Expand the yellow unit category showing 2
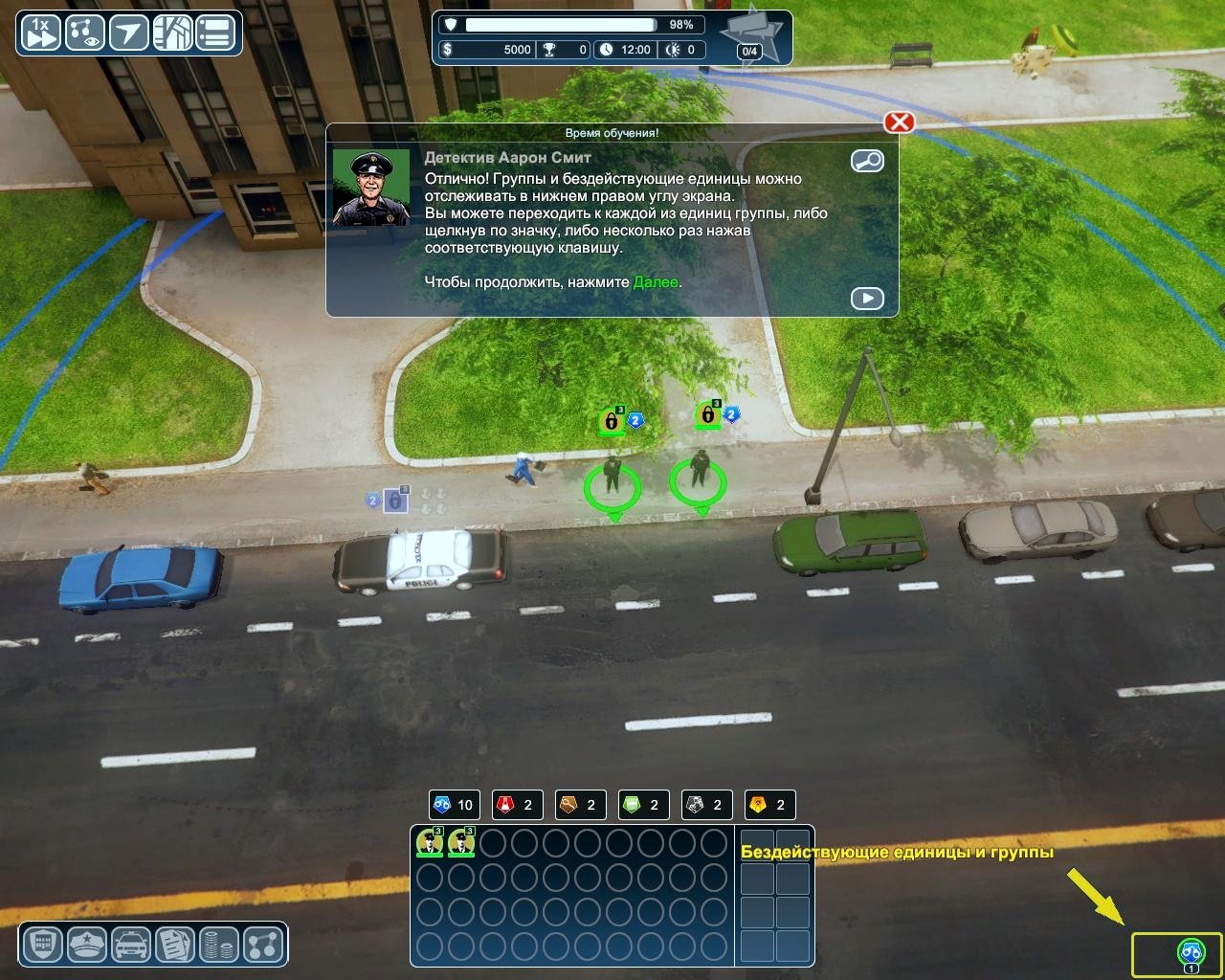The height and width of the screenshot is (980, 1225). 769,804
